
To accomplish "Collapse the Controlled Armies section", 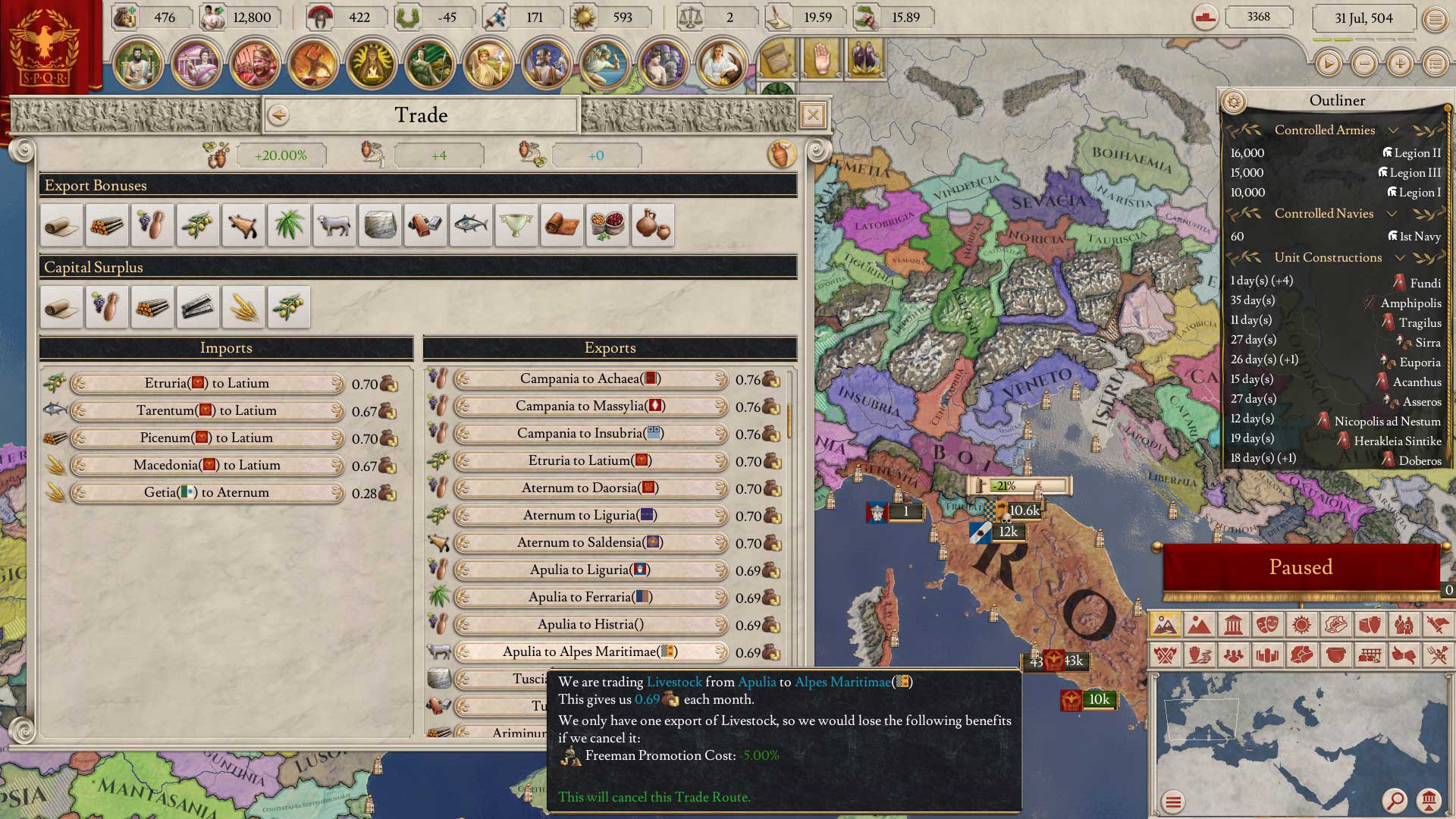I will coord(1393,130).
